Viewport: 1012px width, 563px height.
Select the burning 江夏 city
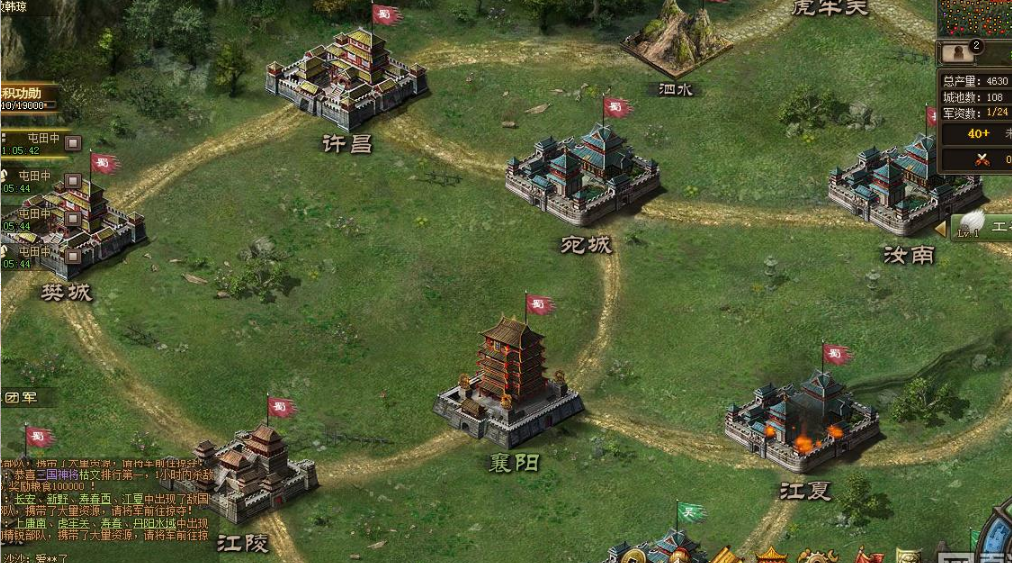click(802, 417)
